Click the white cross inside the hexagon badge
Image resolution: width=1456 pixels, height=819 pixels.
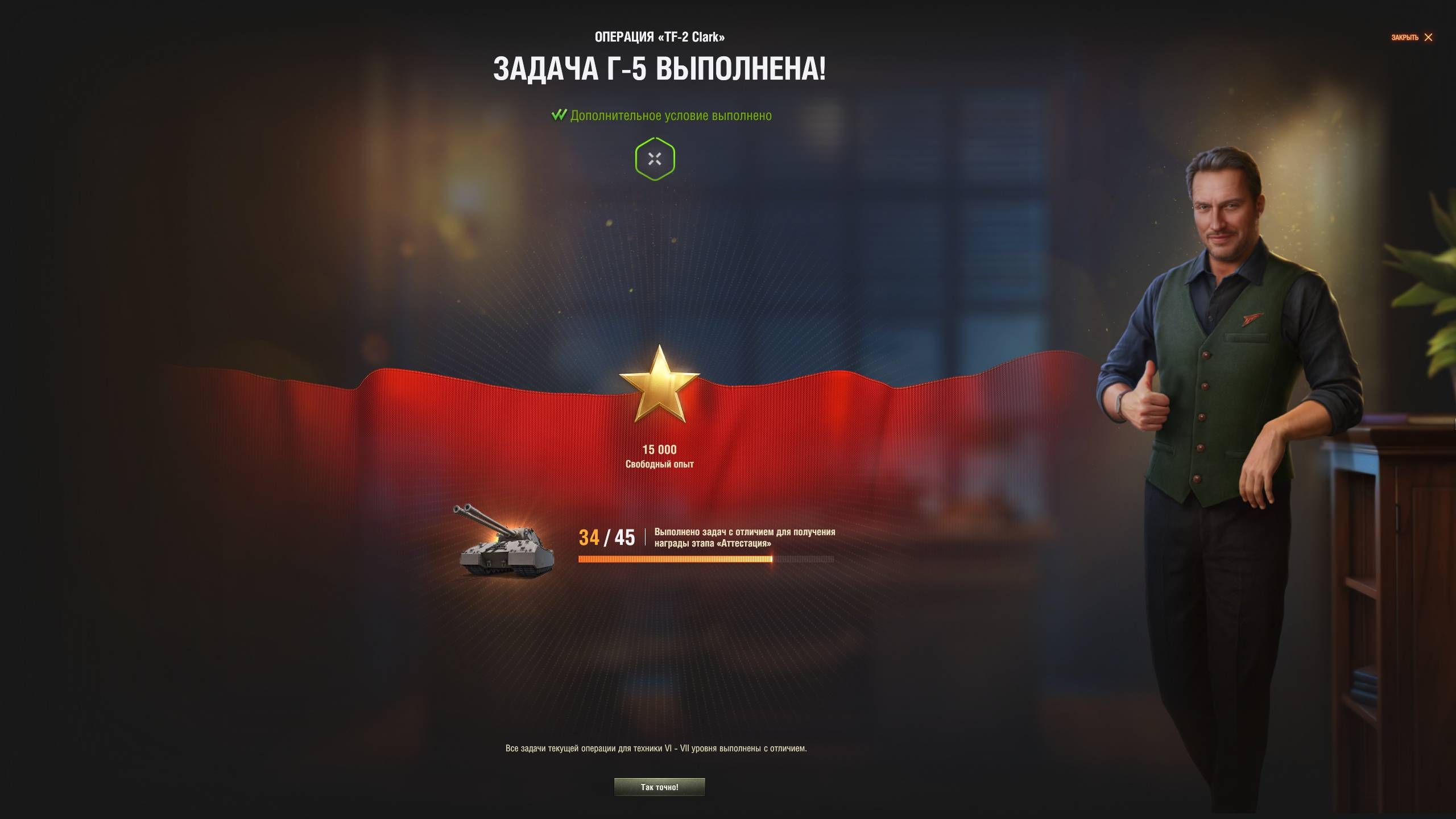coord(655,159)
